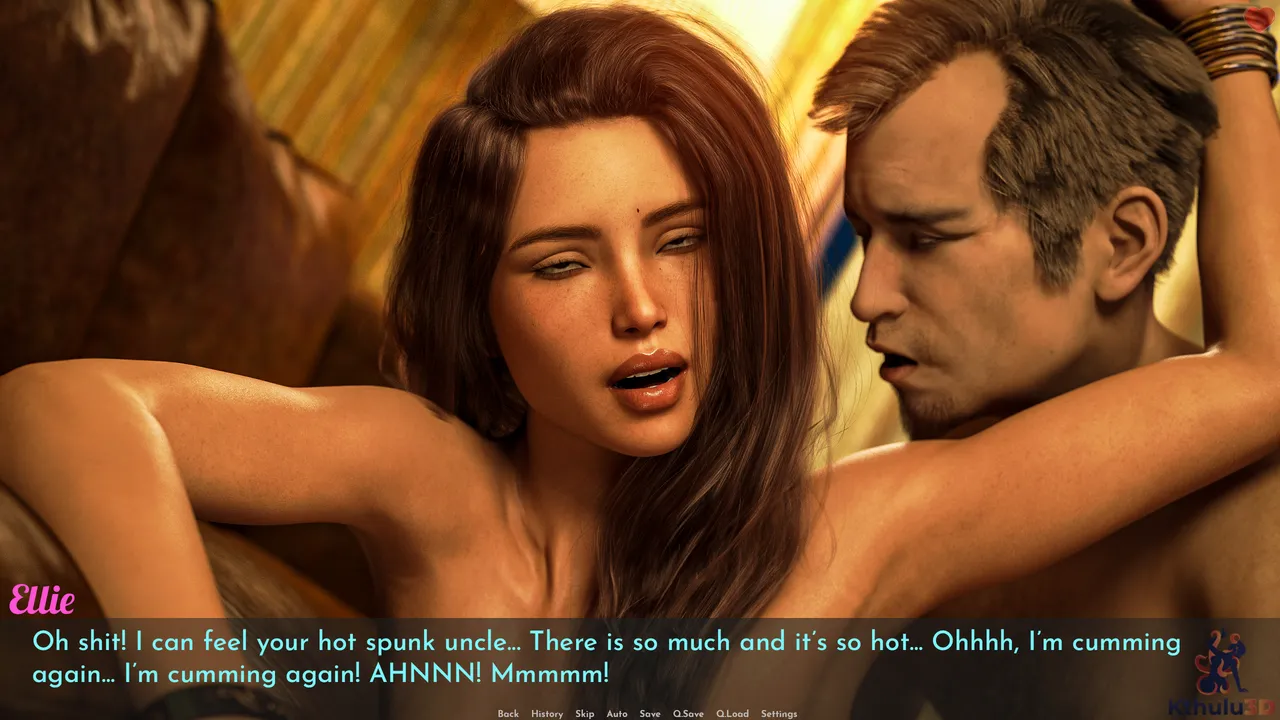Screen dimensions: 1280x720
Task: Toggle Auto advance mode
Action: tap(617, 714)
